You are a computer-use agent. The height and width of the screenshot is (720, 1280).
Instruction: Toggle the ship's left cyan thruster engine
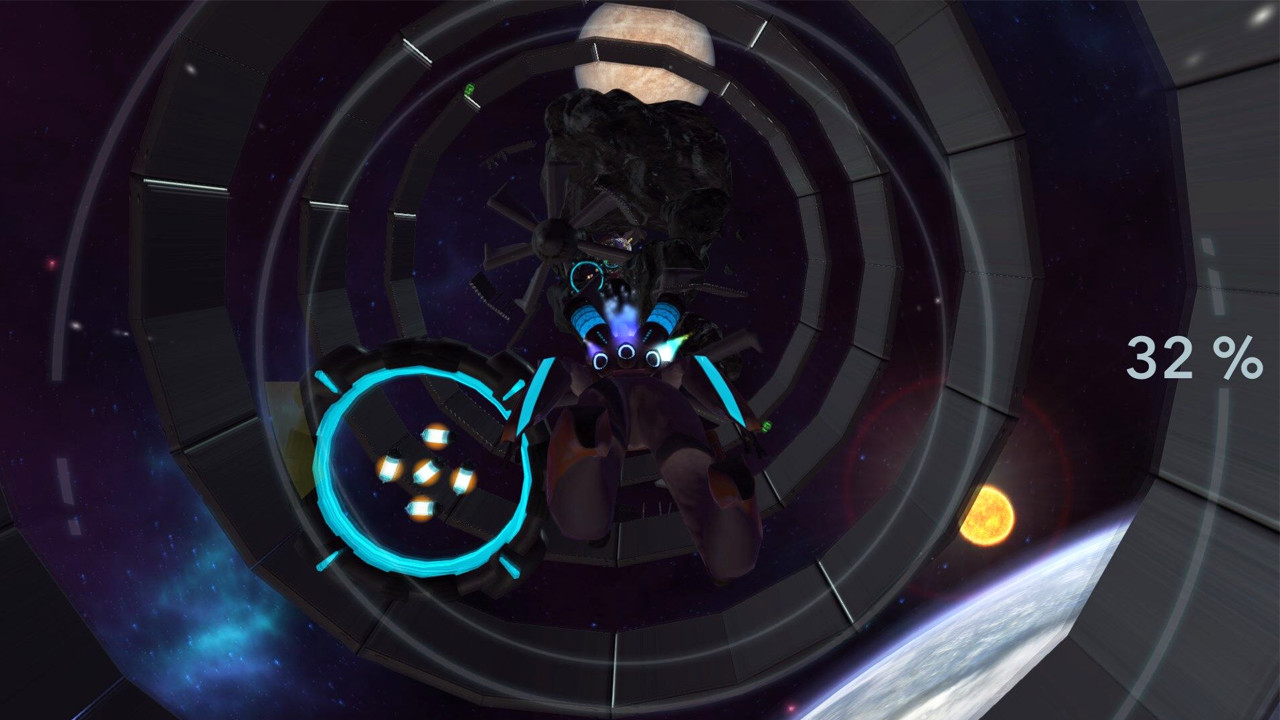(x=589, y=317)
